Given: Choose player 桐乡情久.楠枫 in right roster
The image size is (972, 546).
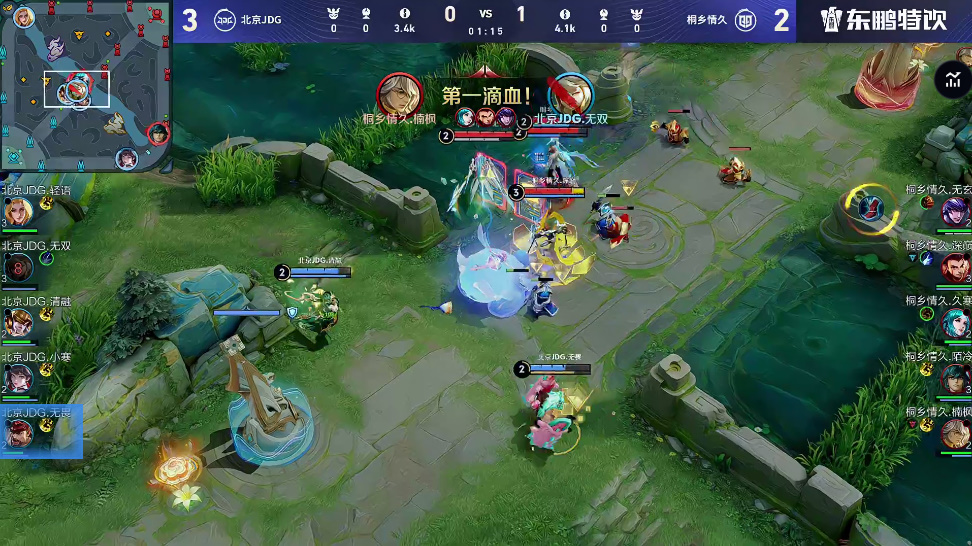Looking at the screenshot, I should 955,433.
